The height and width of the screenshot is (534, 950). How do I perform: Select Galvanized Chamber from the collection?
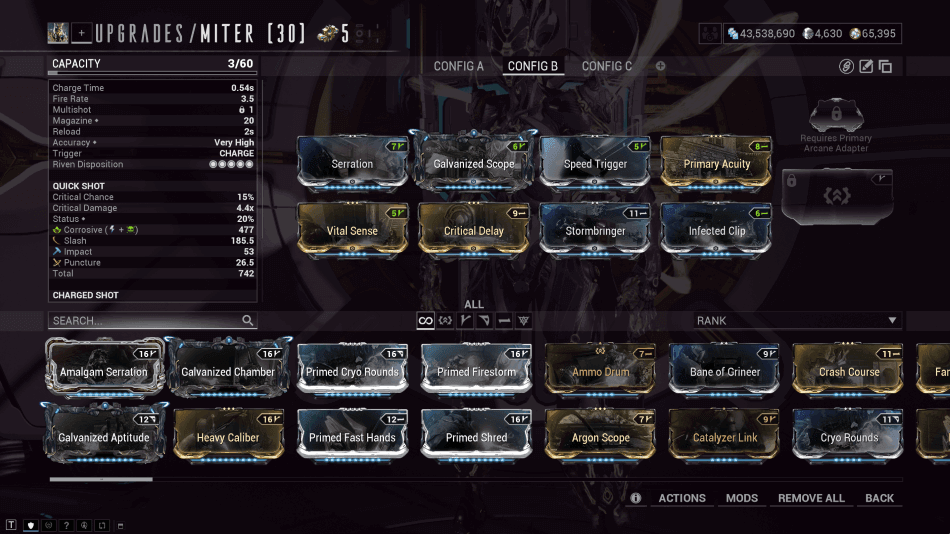pos(228,371)
